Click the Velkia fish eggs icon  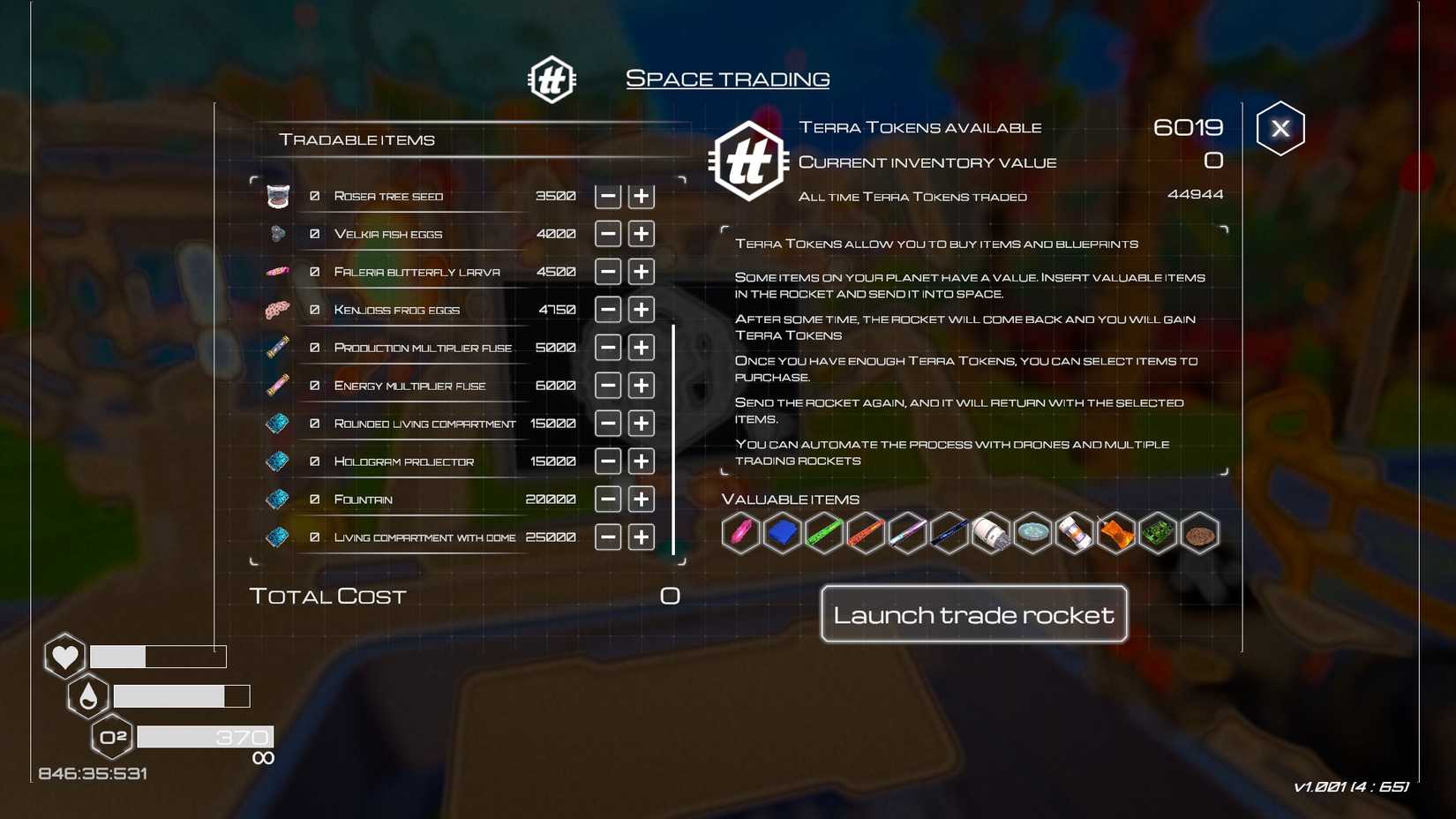click(x=276, y=233)
